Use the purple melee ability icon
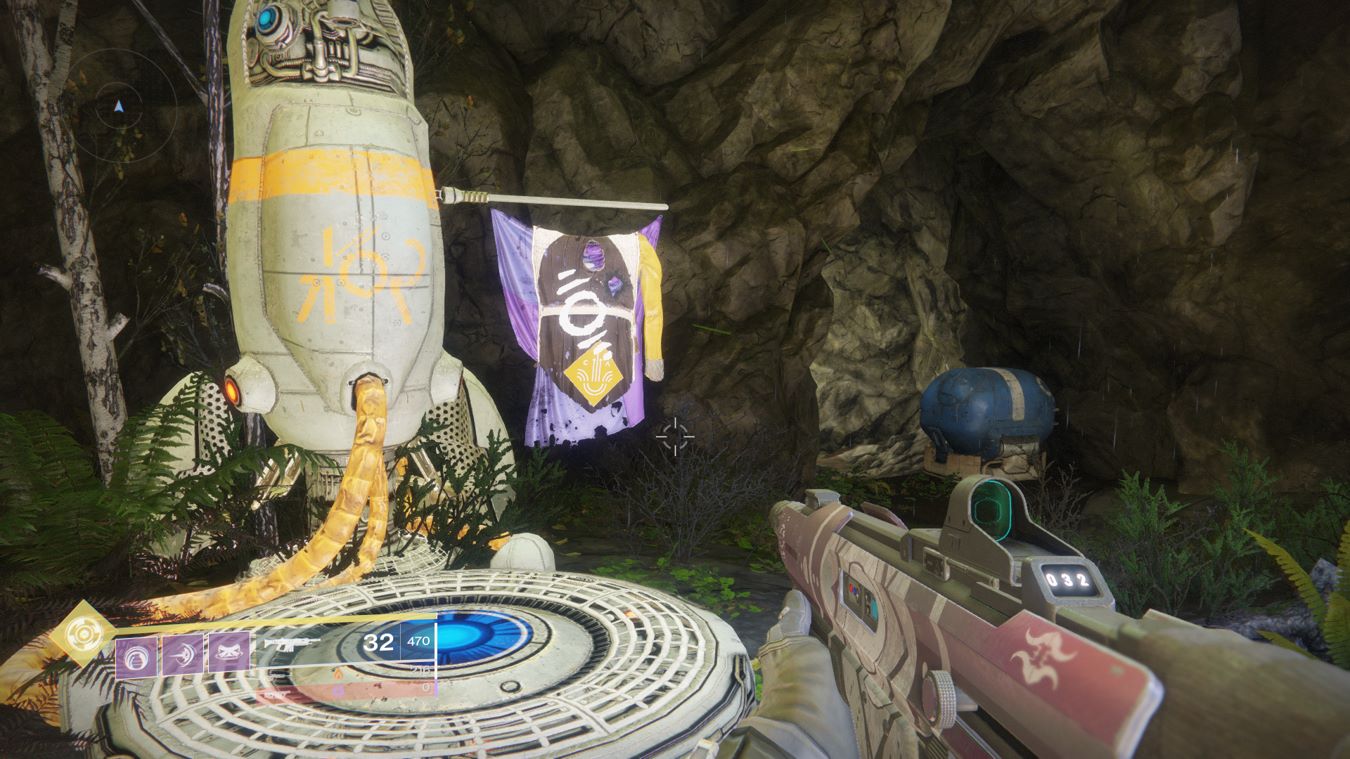 [183, 656]
